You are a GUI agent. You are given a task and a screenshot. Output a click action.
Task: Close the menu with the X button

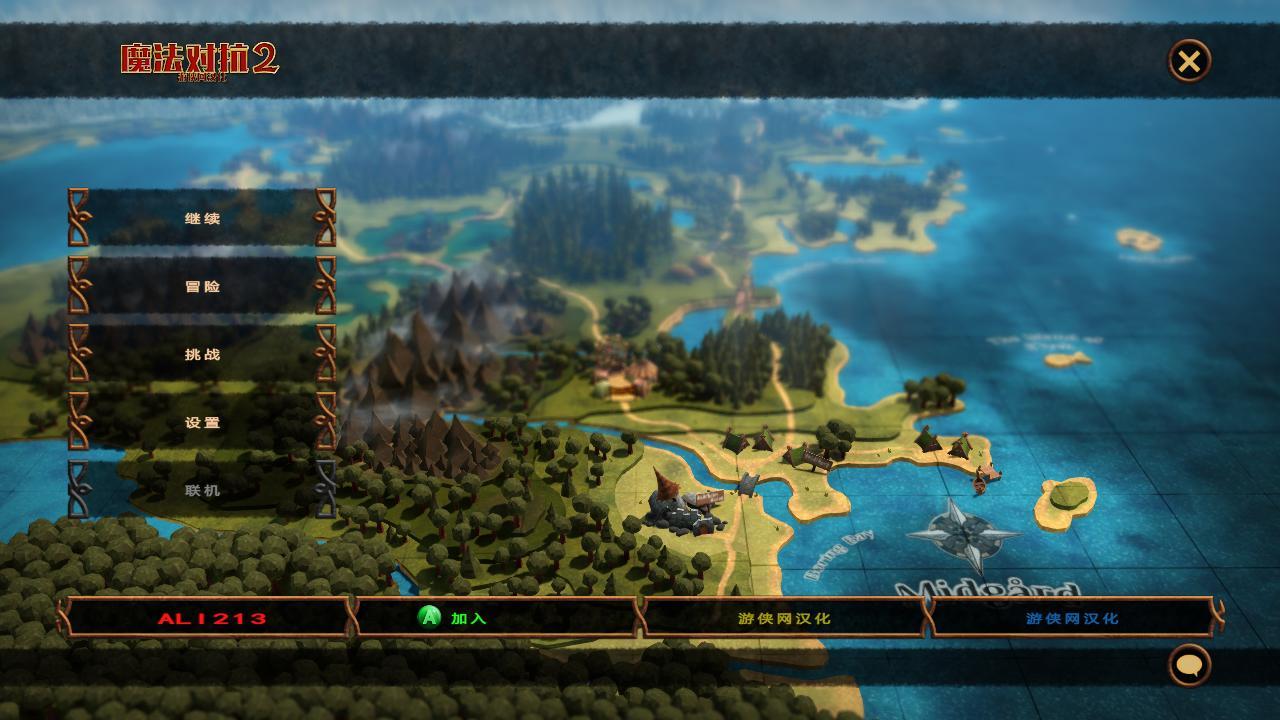[x=1189, y=61]
